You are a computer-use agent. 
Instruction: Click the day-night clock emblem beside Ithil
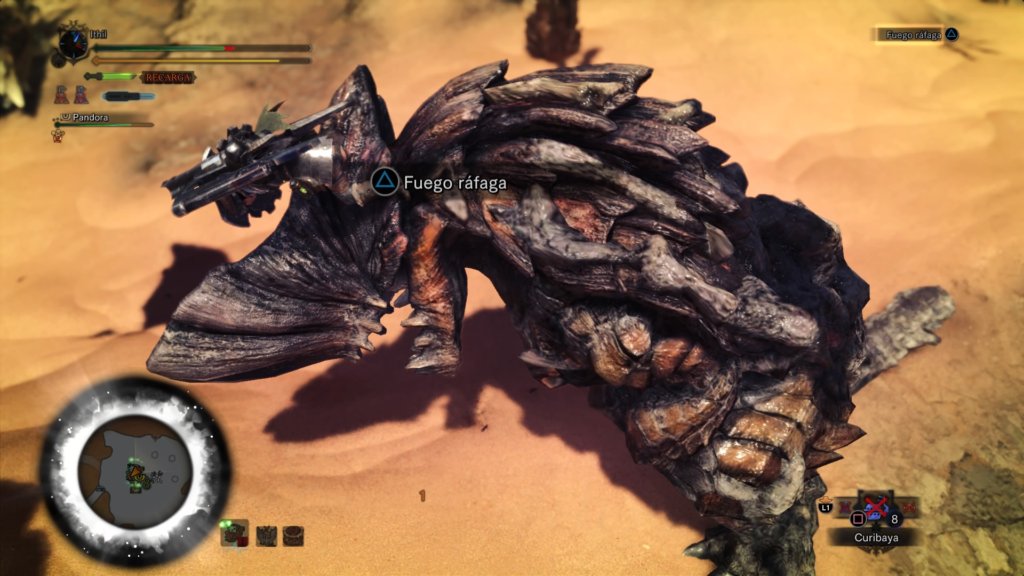tap(73, 43)
